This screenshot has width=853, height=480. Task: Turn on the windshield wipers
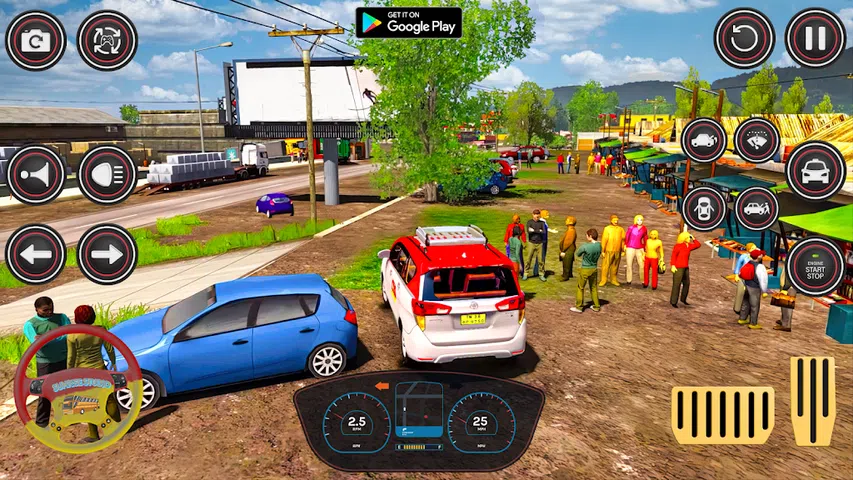click(x=757, y=140)
